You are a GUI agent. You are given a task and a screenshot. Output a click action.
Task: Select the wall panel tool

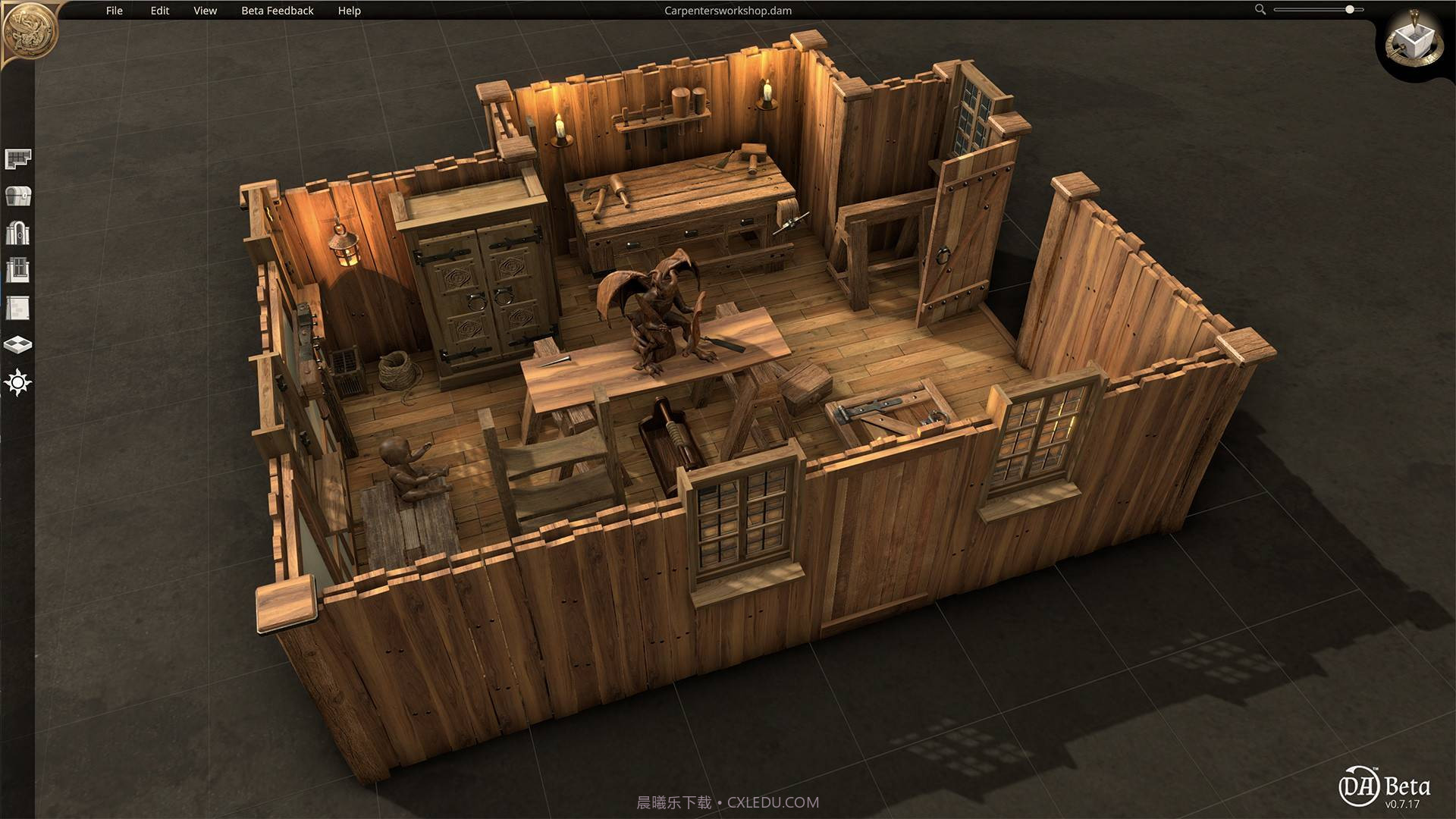coord(18,308)
